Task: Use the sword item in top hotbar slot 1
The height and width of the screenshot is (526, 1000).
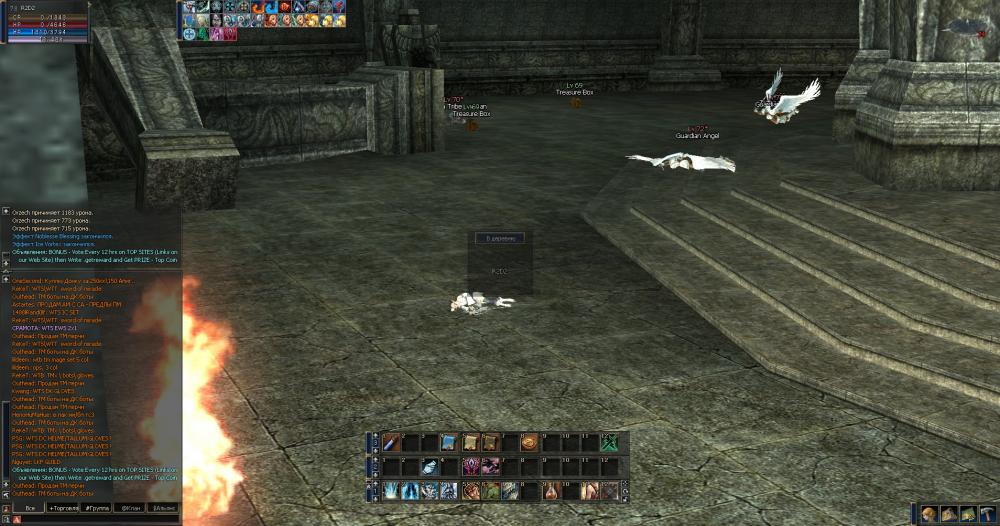Action: coord(389,442)
